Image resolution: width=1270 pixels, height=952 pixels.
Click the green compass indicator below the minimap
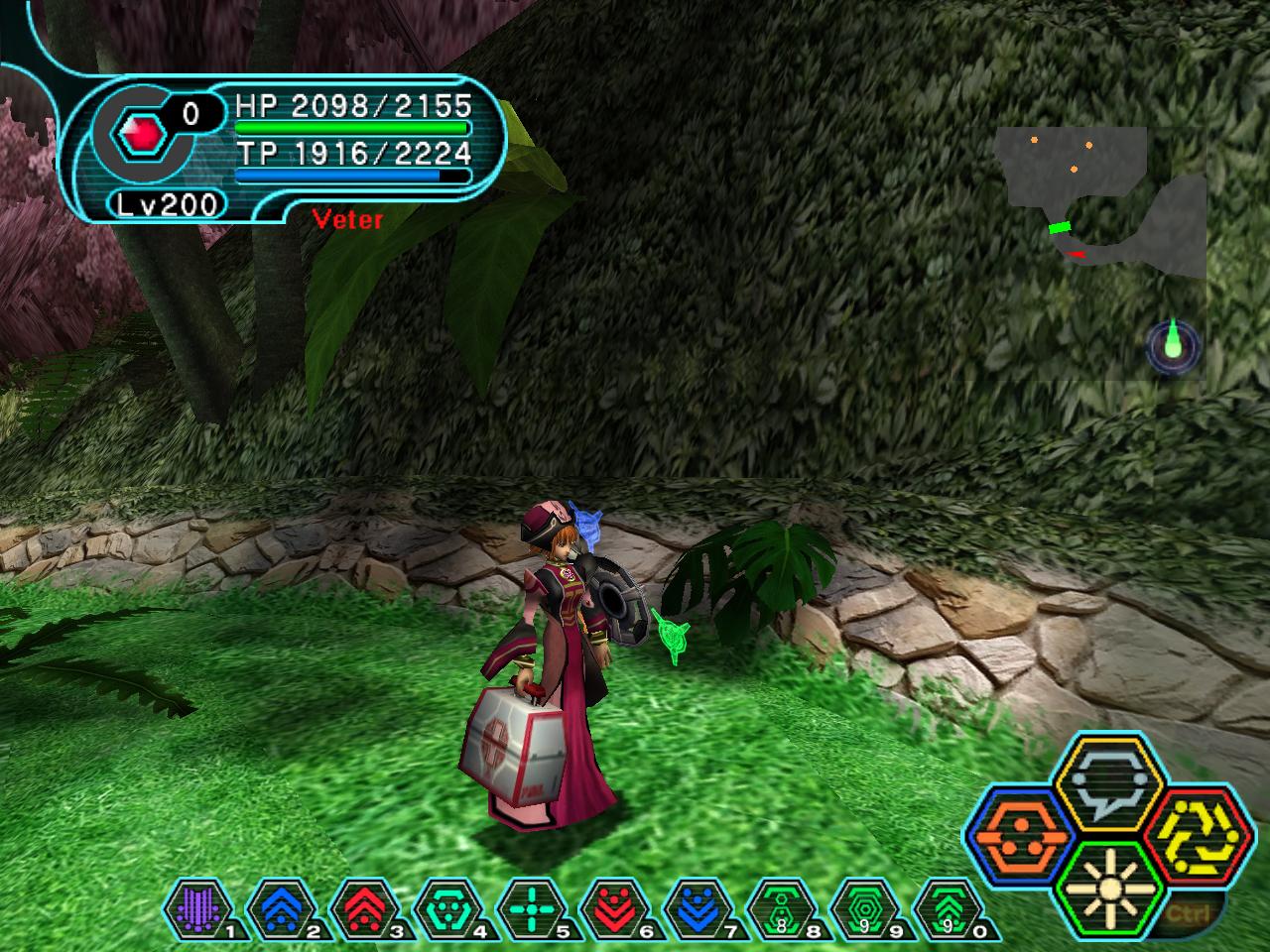click(x=1173, y=345)
